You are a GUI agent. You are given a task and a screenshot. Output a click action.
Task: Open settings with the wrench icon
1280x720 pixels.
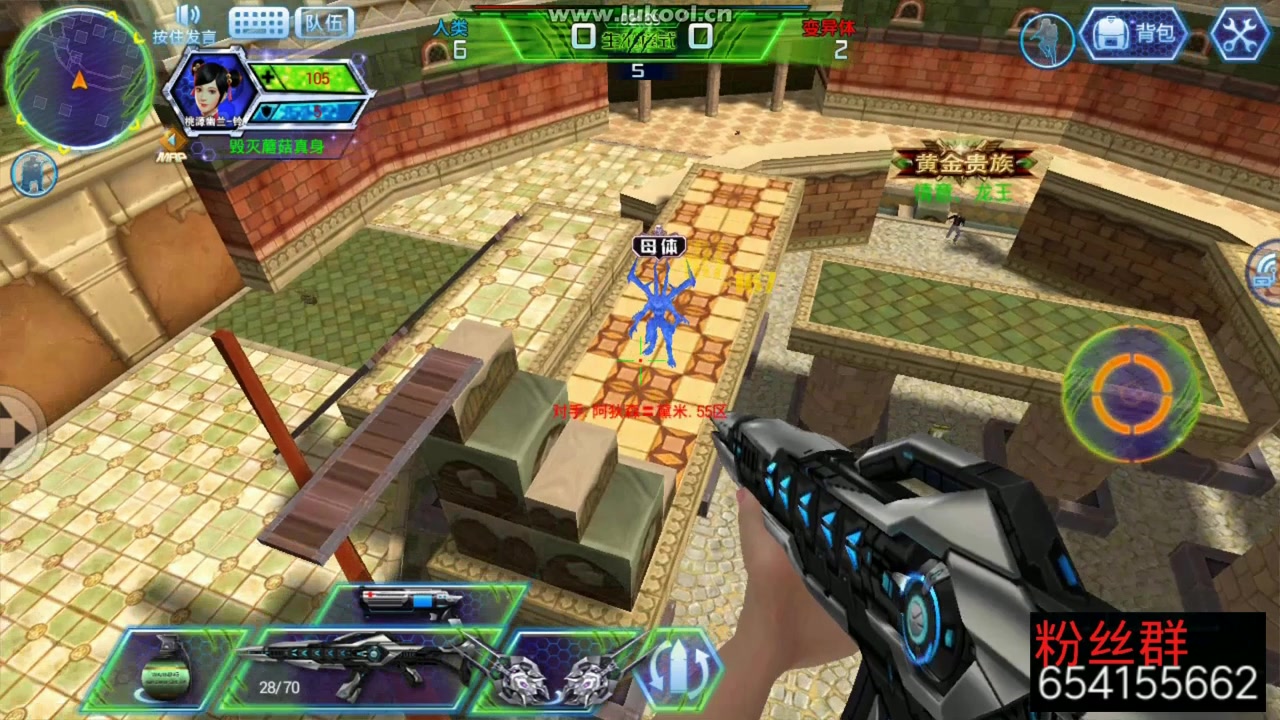coord(1239,35)
